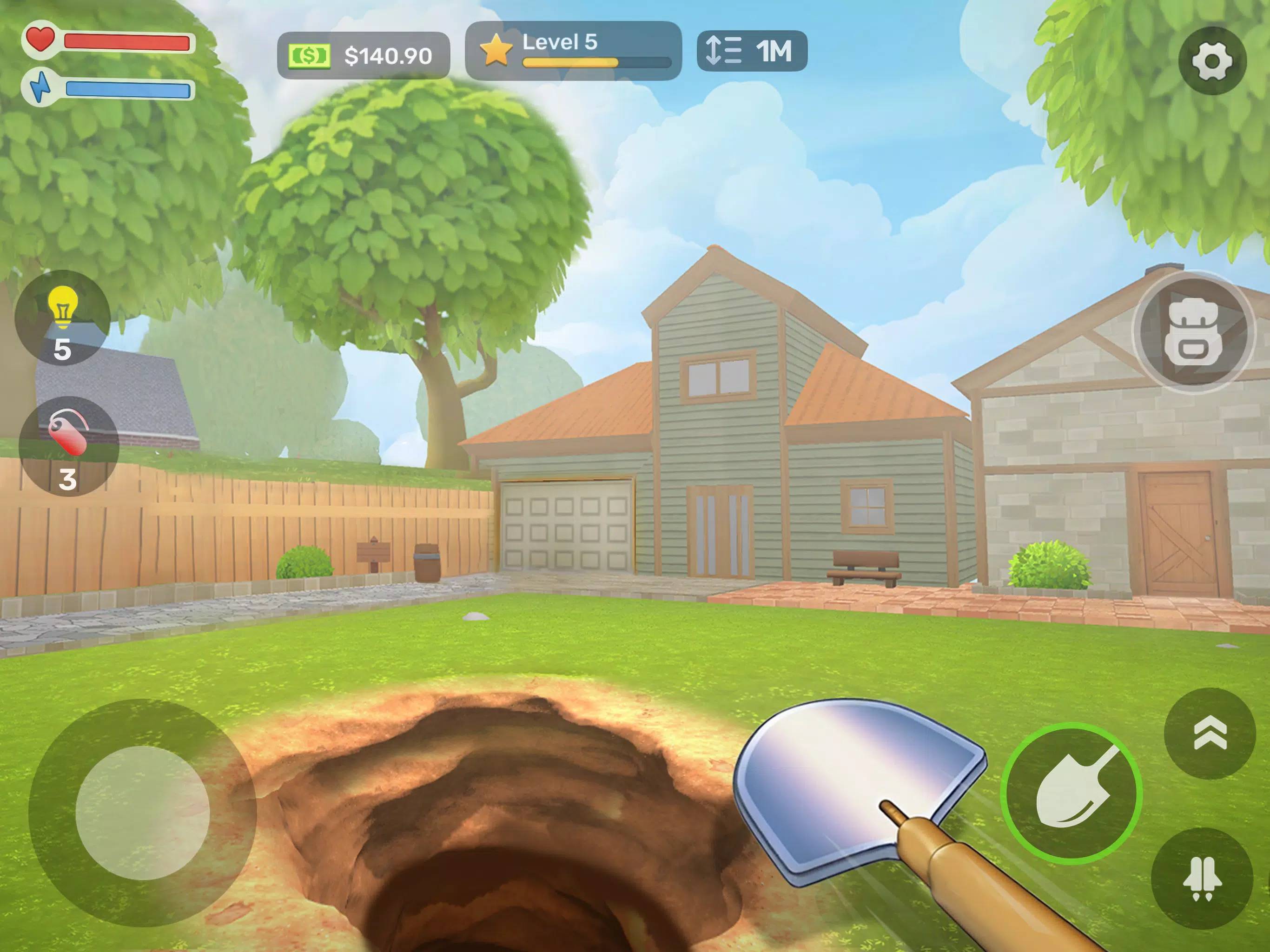Viewport: 1270px width, 952px height.
Task: Use the red dynamite item
Action: coord(68,446)
